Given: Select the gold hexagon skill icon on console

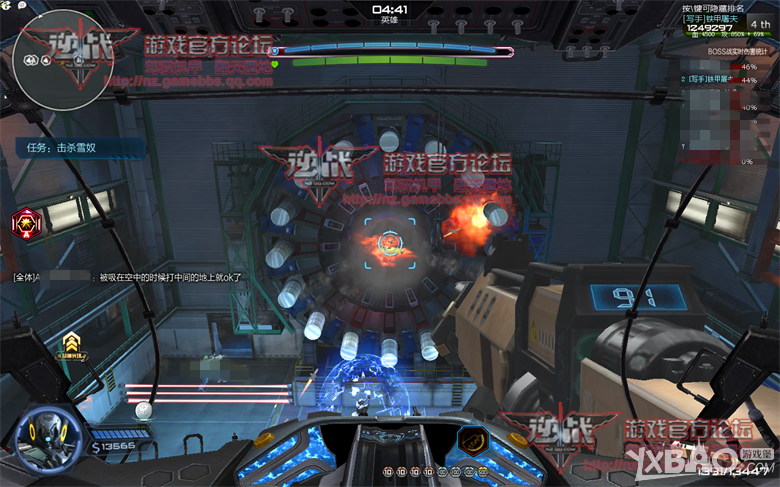Looking at the screenshot, I should (472, 442).
